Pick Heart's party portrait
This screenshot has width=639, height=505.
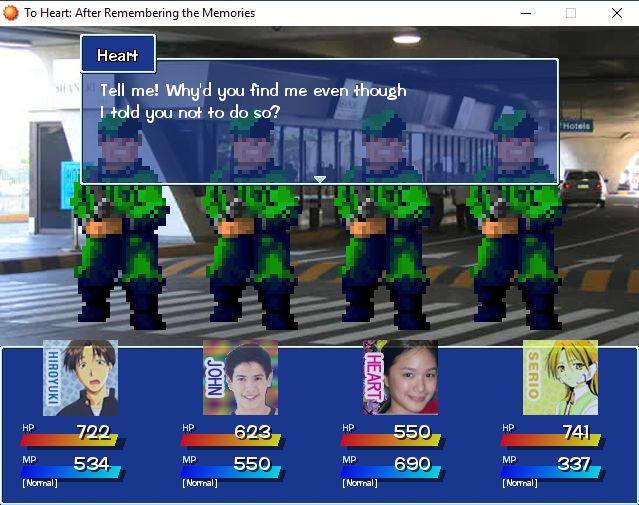coord(400,377)
